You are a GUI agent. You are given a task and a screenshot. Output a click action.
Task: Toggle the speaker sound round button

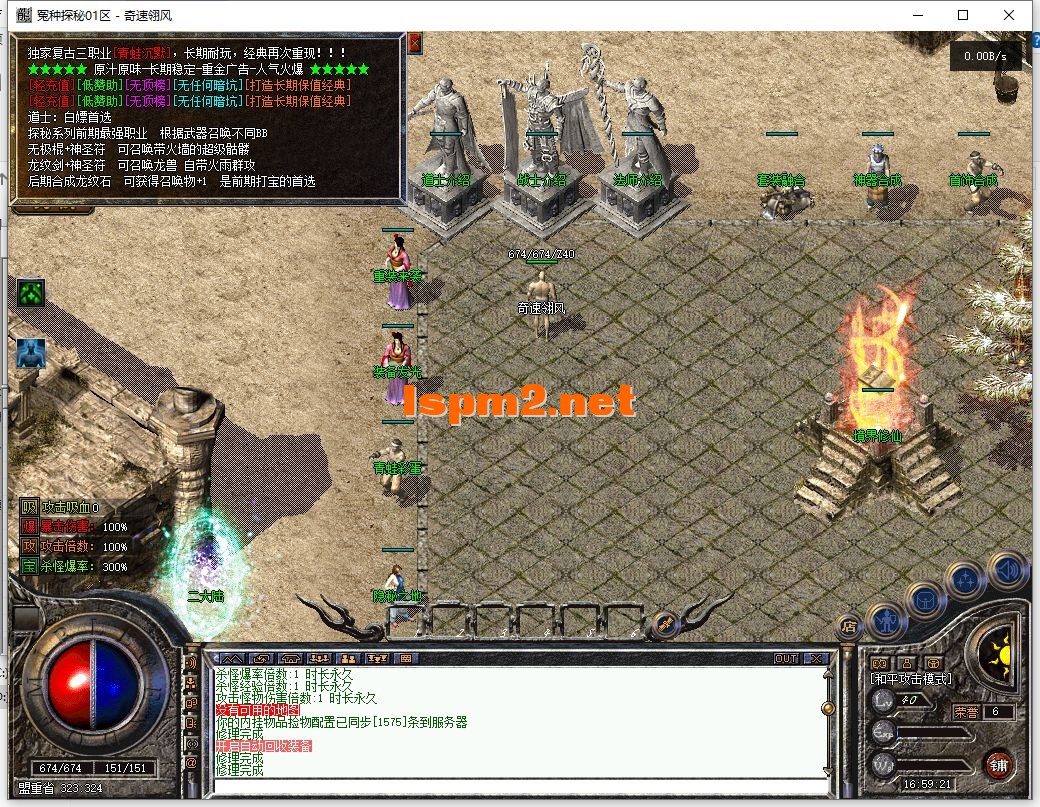pyautogui.click(x=1007, y=570)
